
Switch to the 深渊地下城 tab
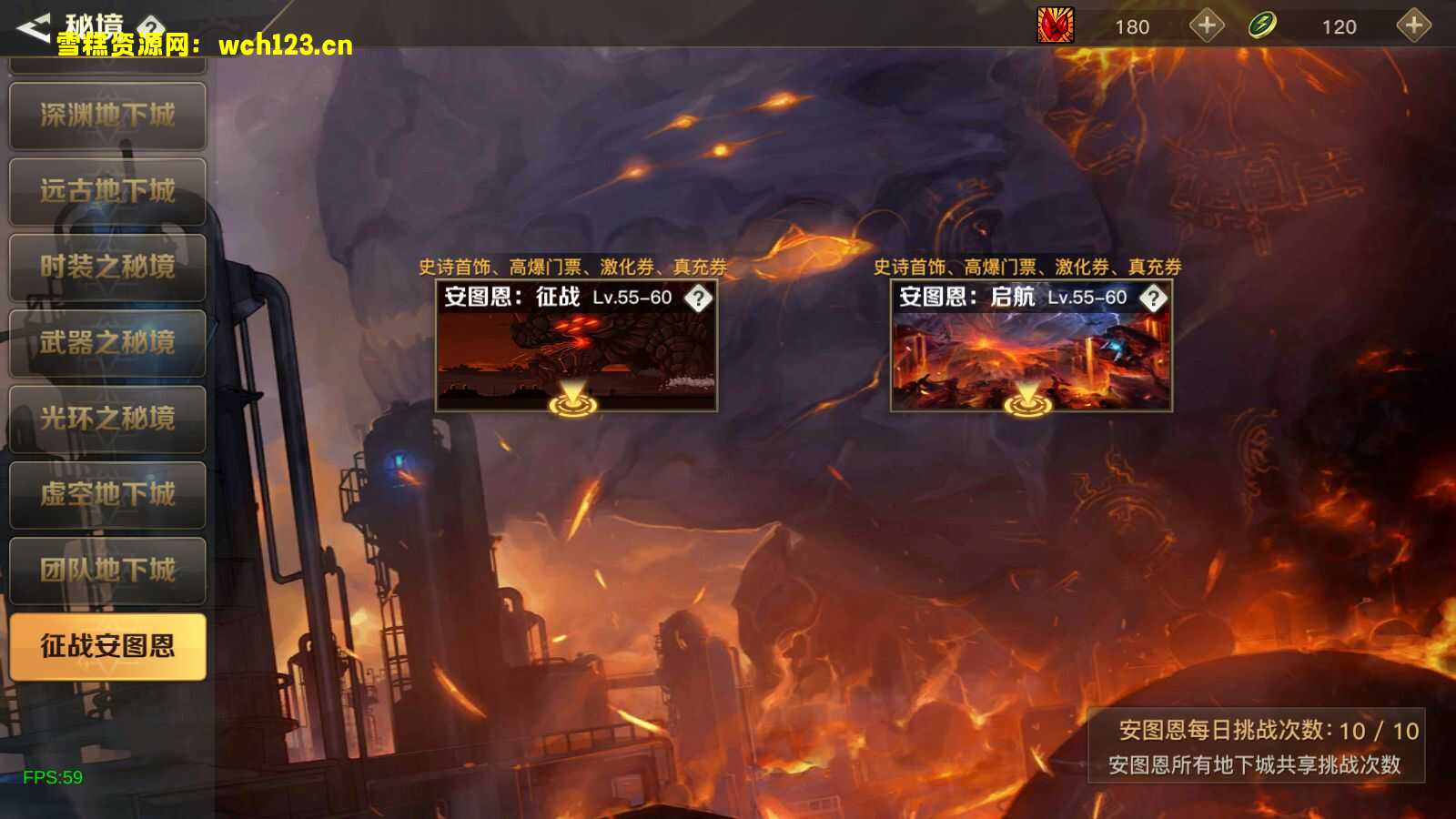click(107, 116)
